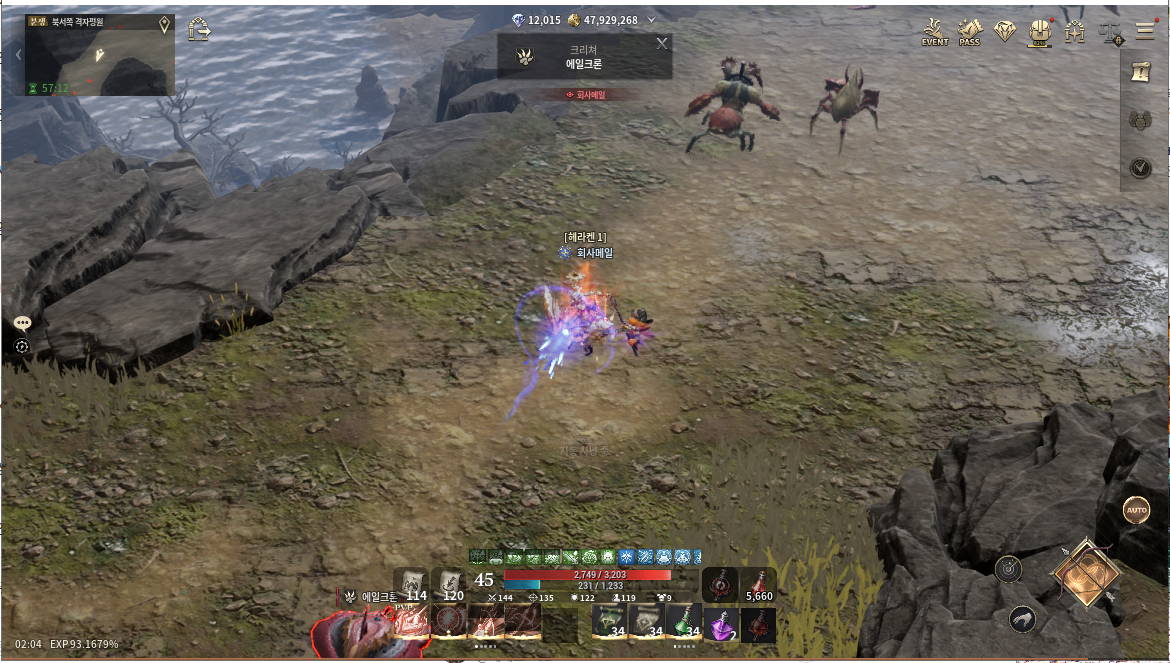The height and width of the screenshot is (663, 1170).
Task: Open the hamburger main menu
Action: pyautogui.click(x=1144, y=31)
